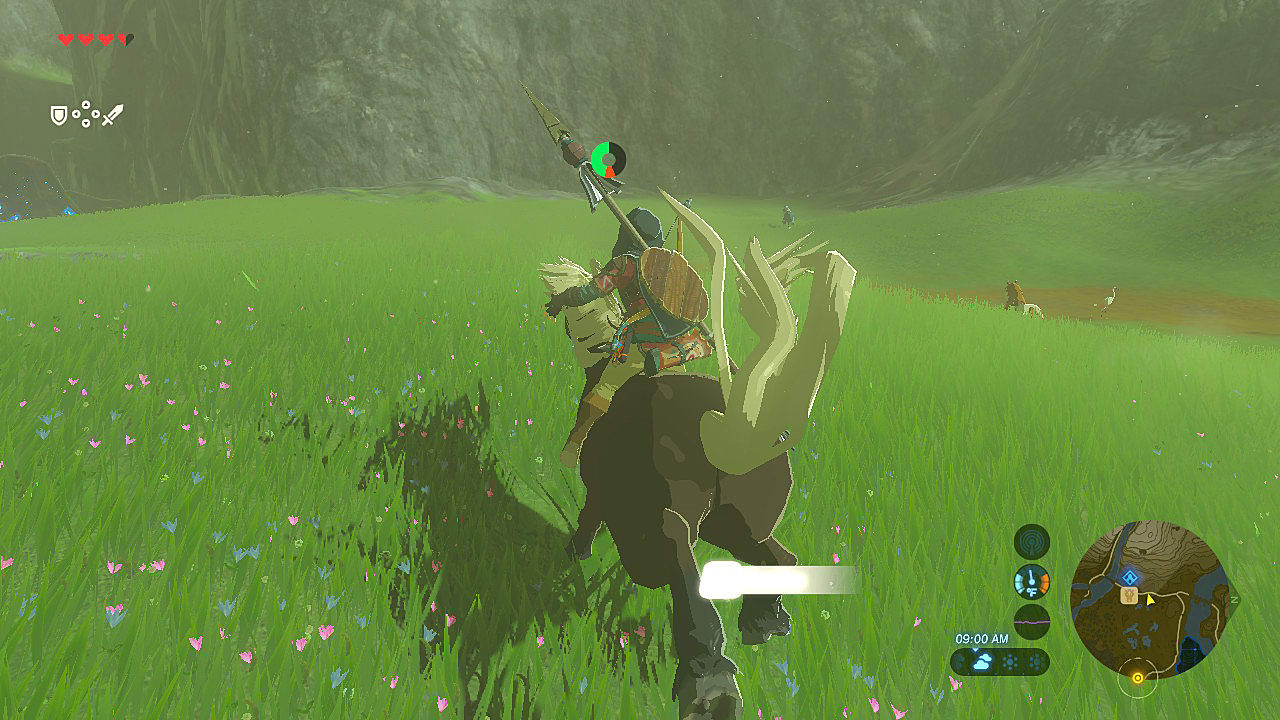Click the D-pad icon between shield and sword

pyautogui.click(x=86, y=113)
